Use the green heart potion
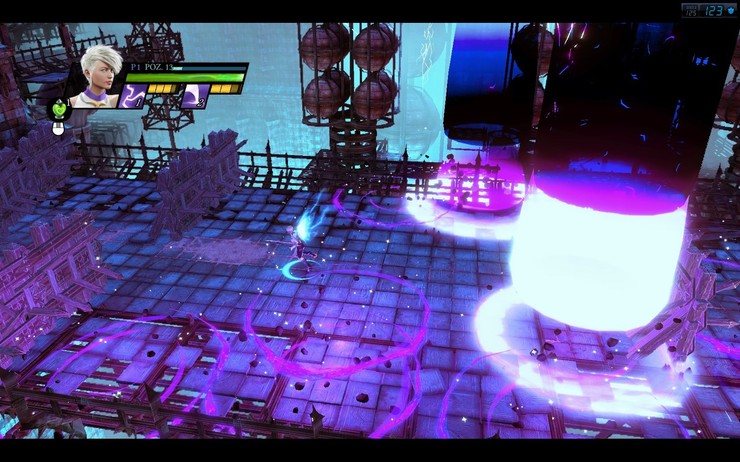Image resolution: width=740 pixels, height=462 pixels. [x=59, y=108]
